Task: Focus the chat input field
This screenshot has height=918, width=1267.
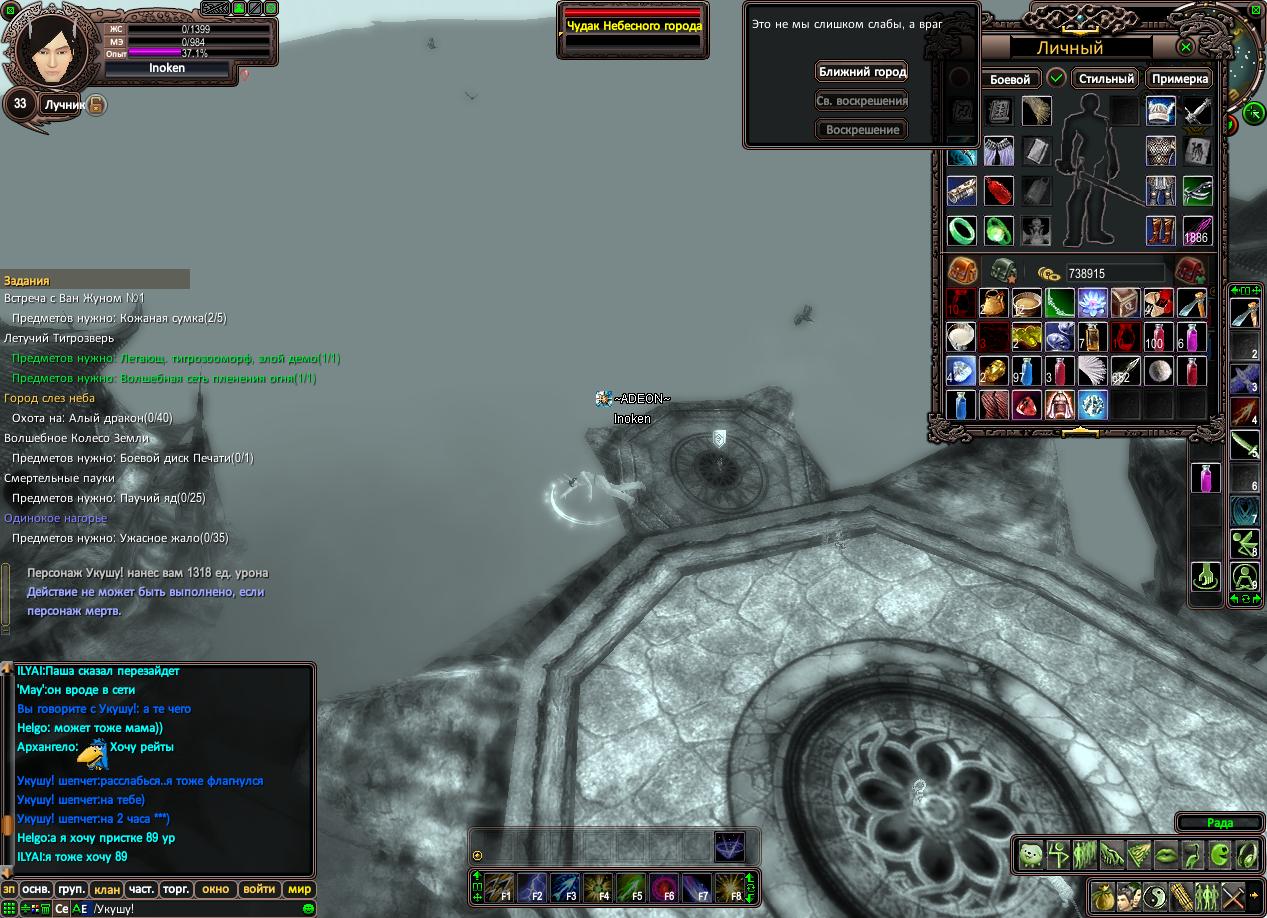Action: tap(190, 909)
